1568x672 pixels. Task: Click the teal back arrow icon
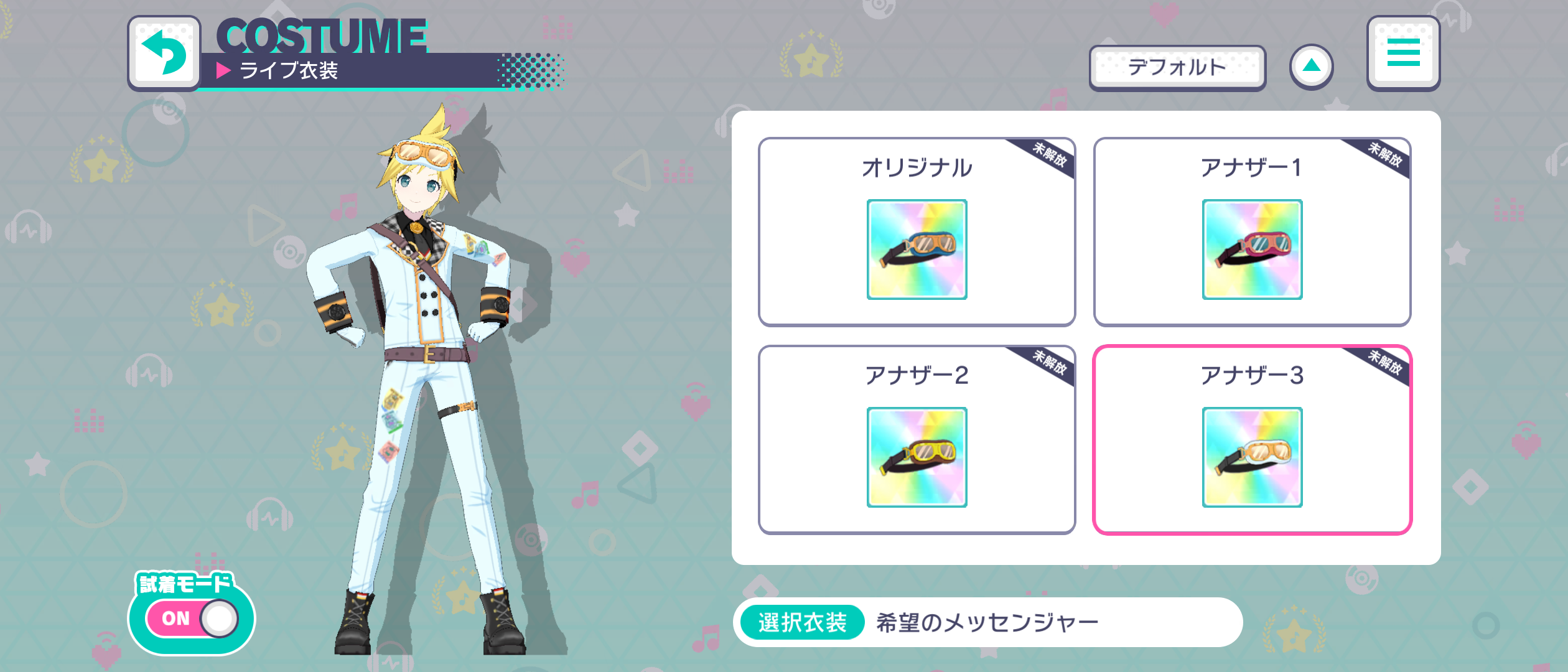(164, 51)
